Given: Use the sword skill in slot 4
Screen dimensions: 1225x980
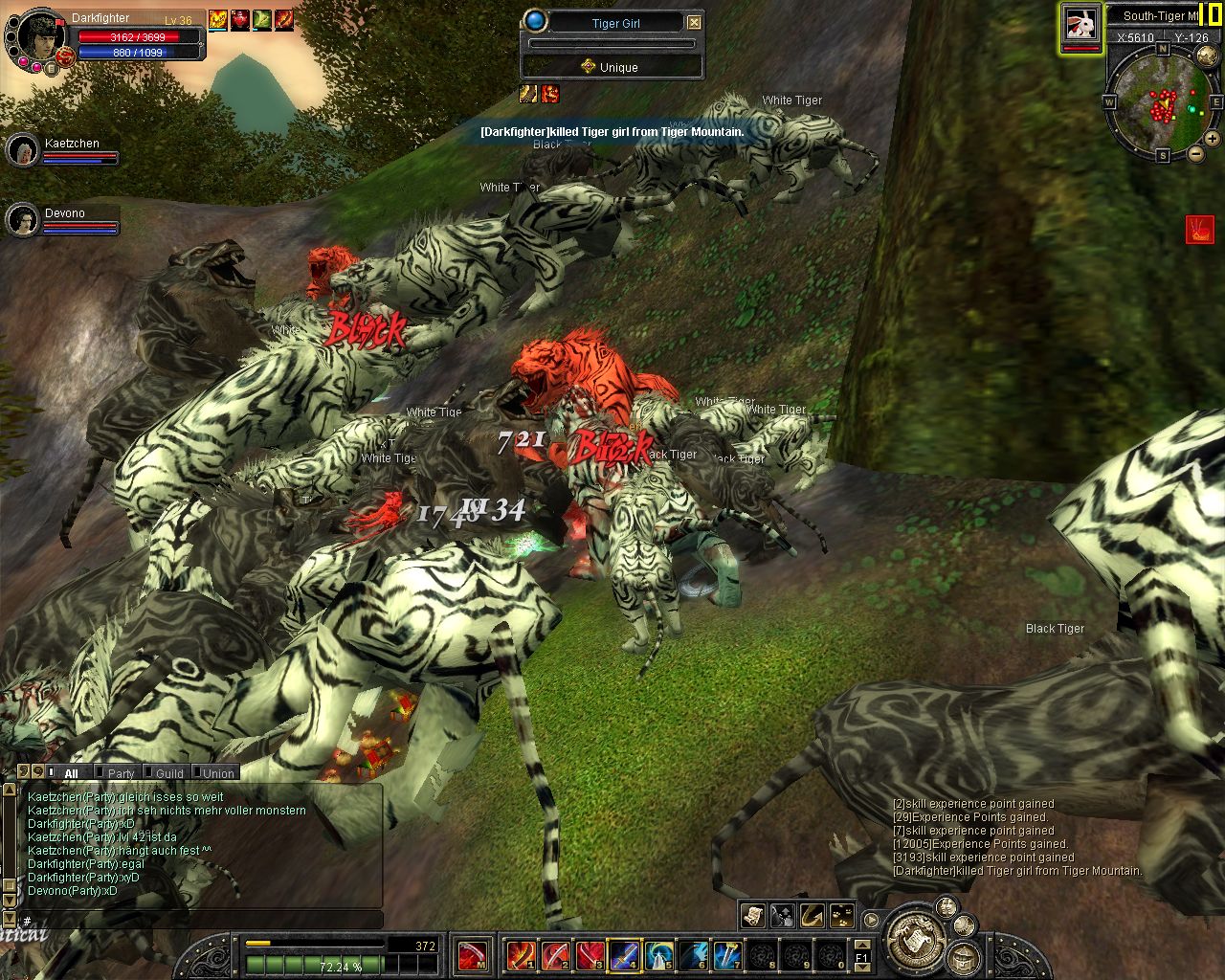Looking at the screenshot, I should [x=625, y=954].
